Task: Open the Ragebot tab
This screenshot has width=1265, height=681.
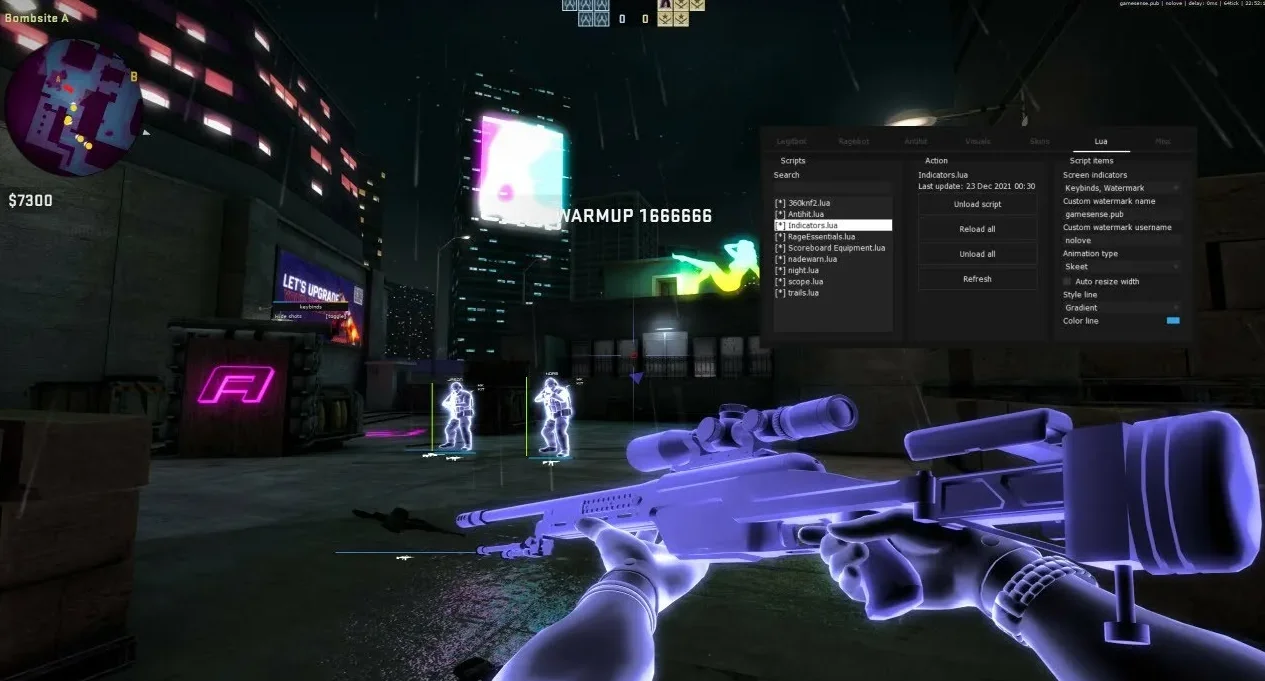Action: click(854, 142)
